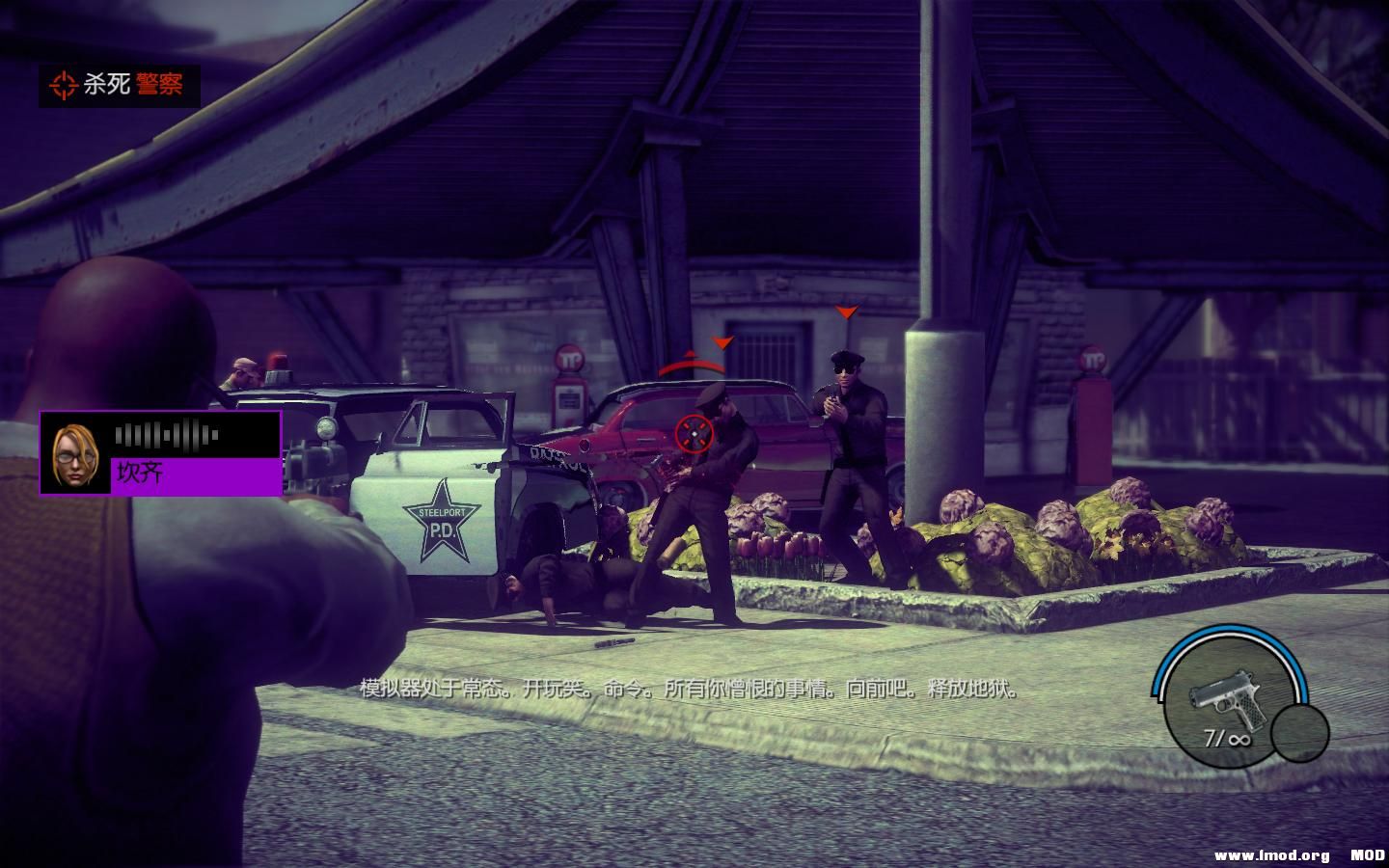Image resolution: width=1389 pixels, height=868 pixels.
Task: Click the red enemy arrow above the officer
Action: pos(722,343)
